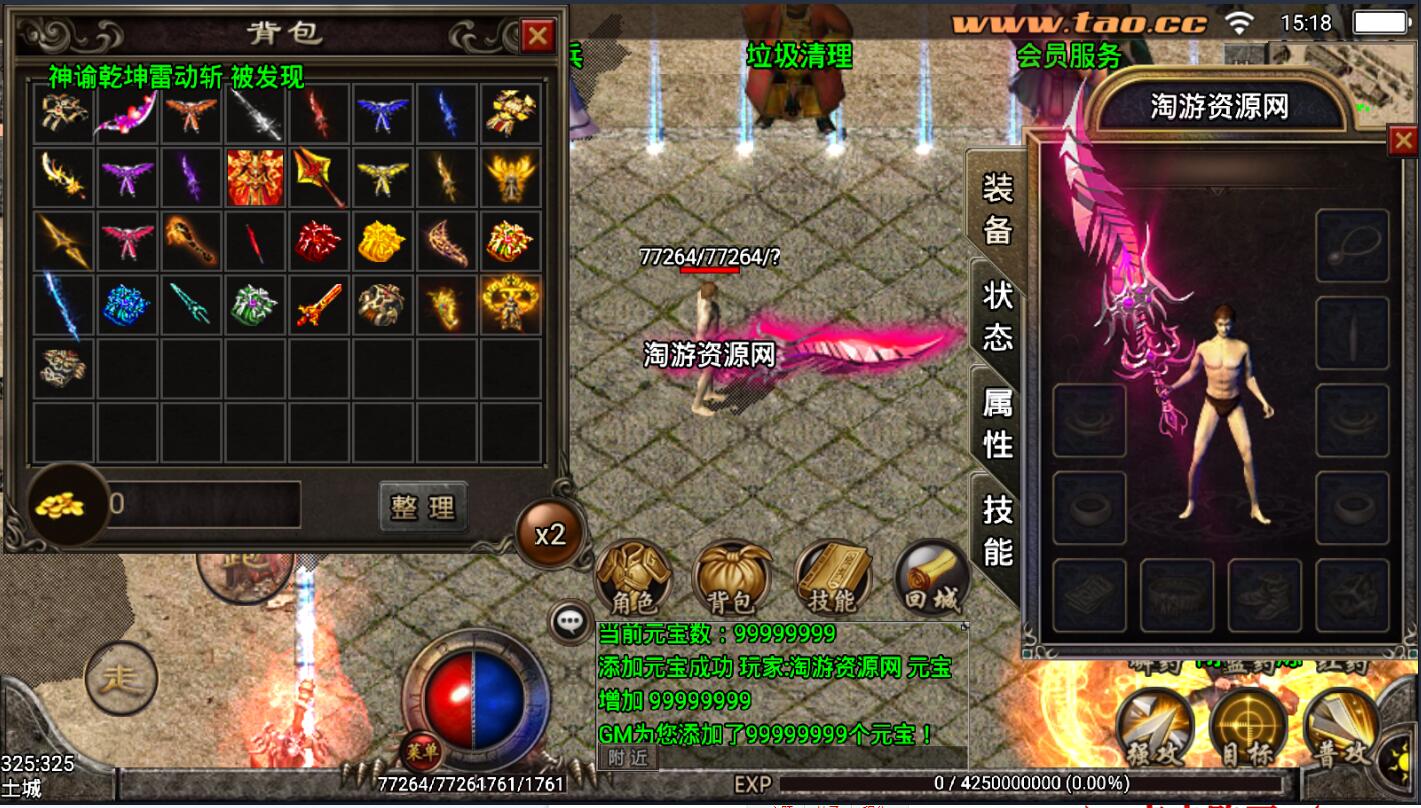Open the 角色 character button

632,579
